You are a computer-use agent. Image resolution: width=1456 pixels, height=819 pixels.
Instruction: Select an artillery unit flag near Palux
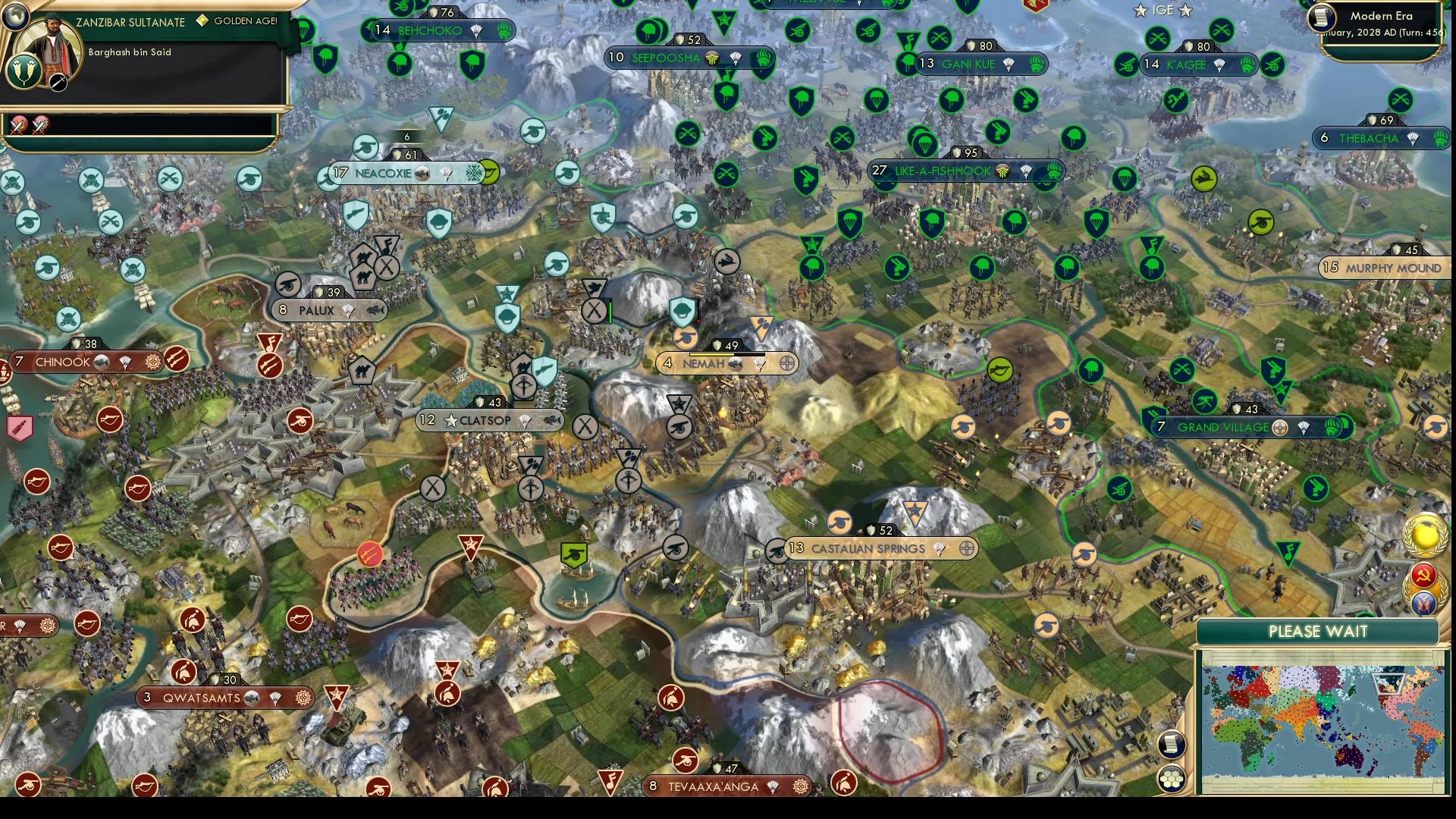288,286
